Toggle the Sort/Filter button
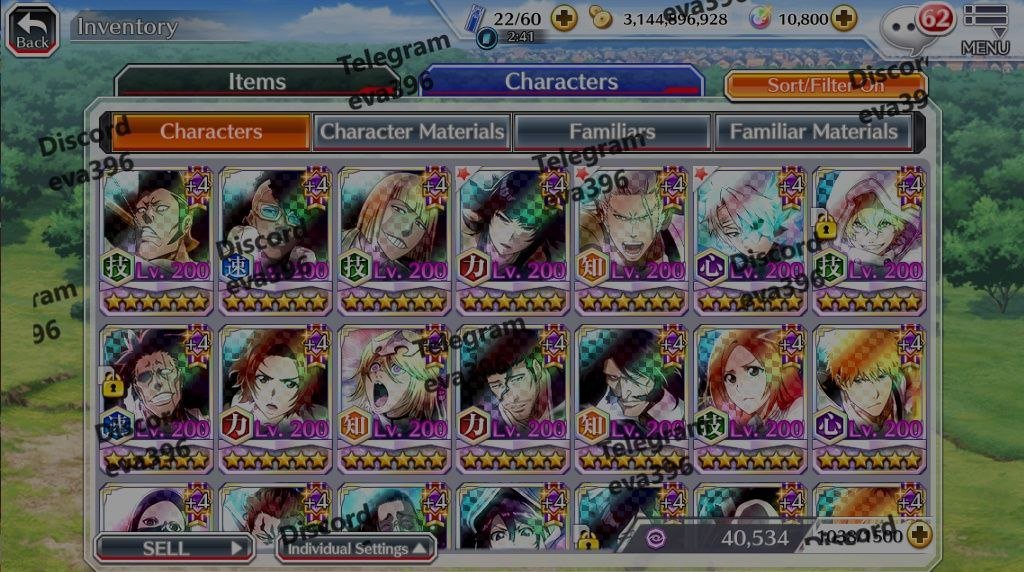The height and width of the screenshot is (572, 1024). click(x=825, y=85)
